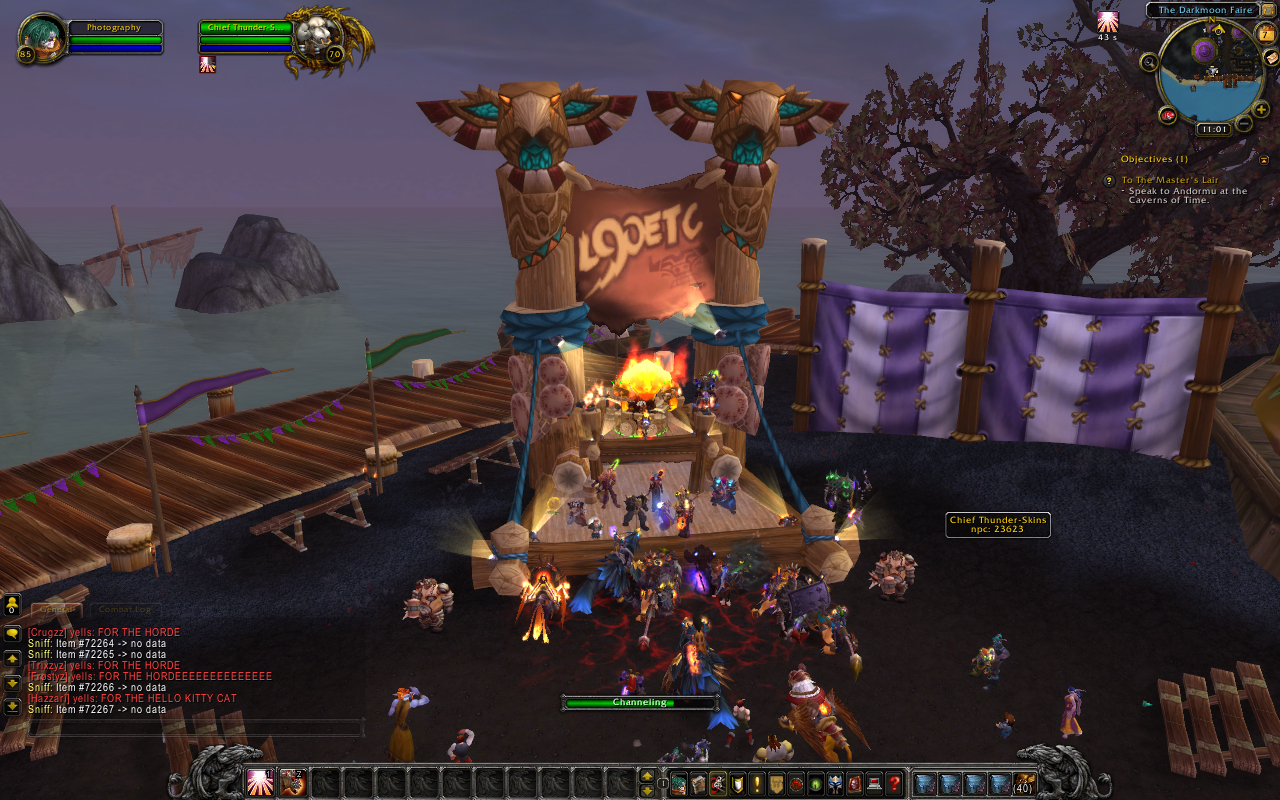Open the red question mark help button
1280x800 pixels.
pos(894,783)
